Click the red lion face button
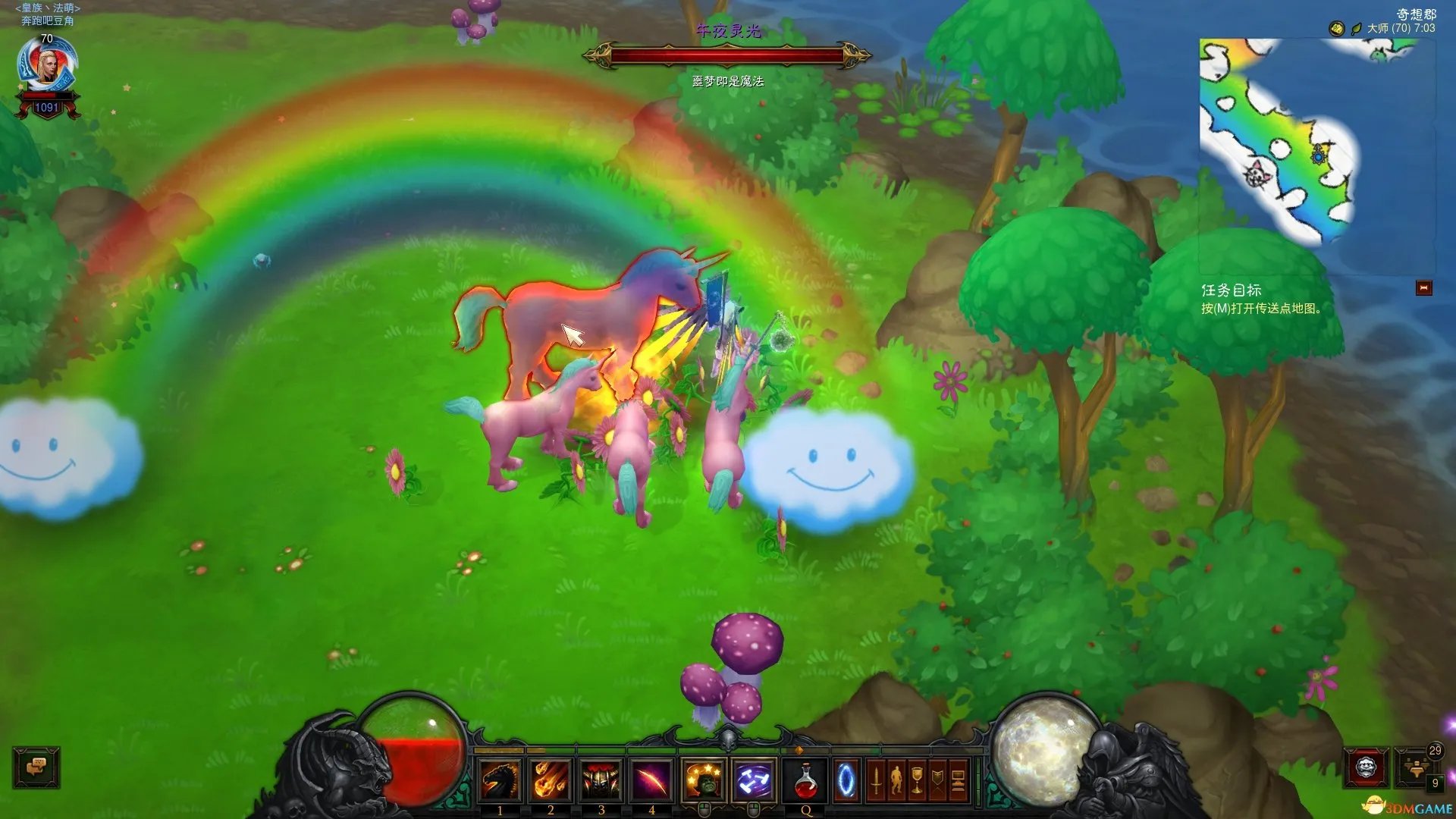 coord(1367,767)
